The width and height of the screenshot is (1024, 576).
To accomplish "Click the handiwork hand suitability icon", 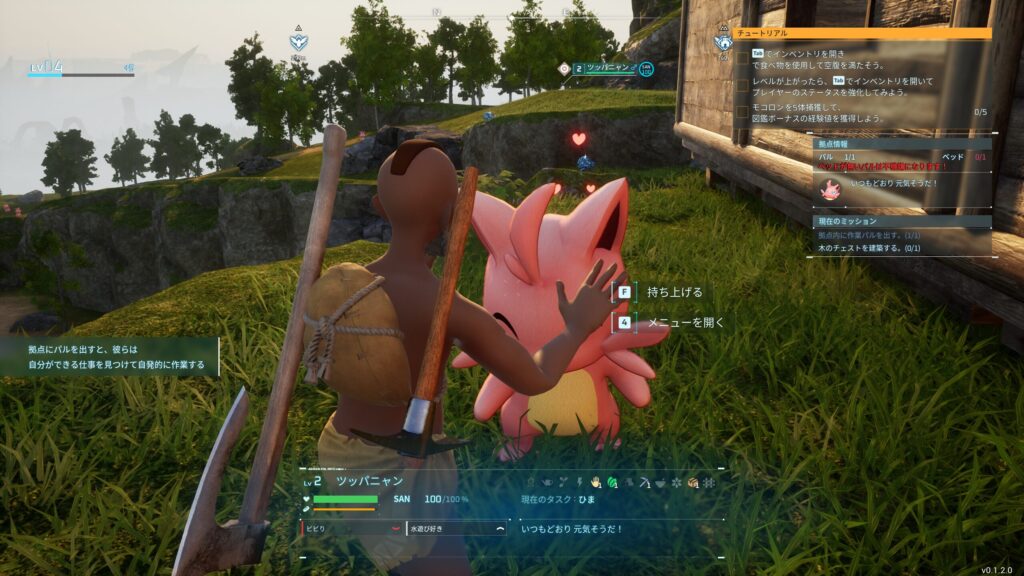I will (x=595, y=483).
